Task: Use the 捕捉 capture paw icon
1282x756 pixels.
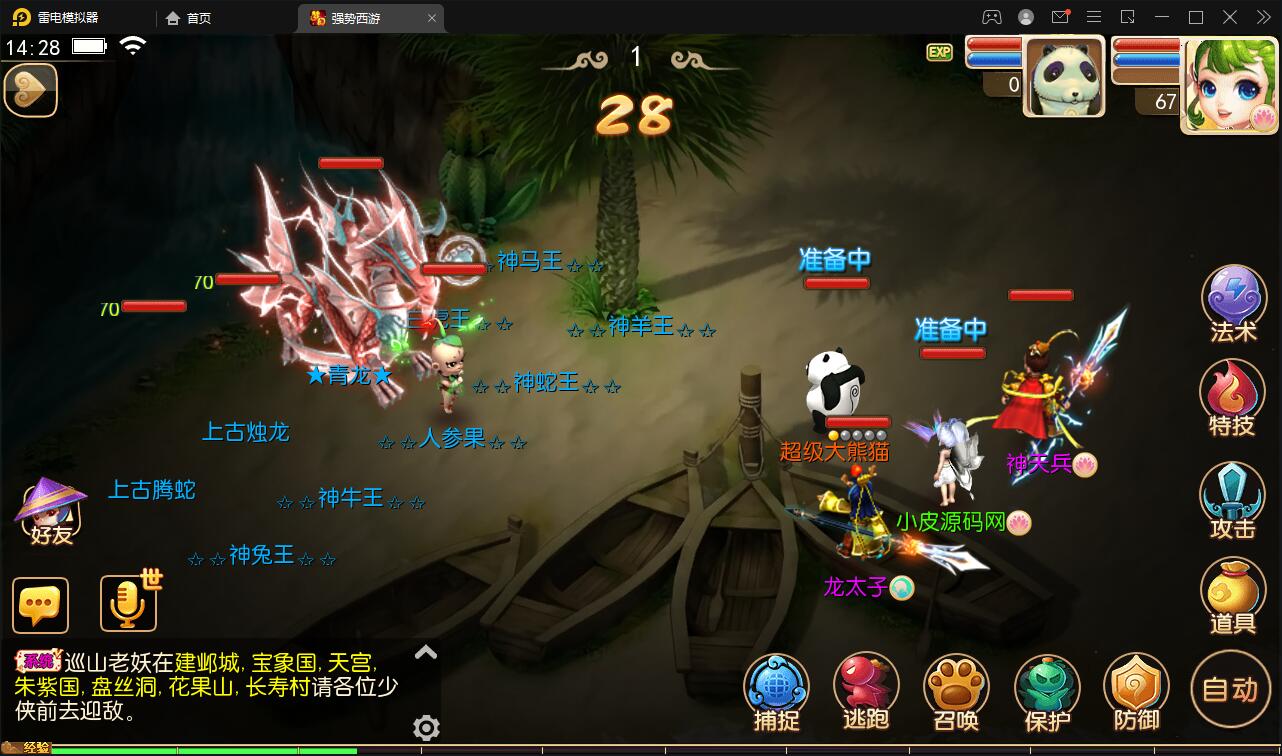Action: pos(776,690)
